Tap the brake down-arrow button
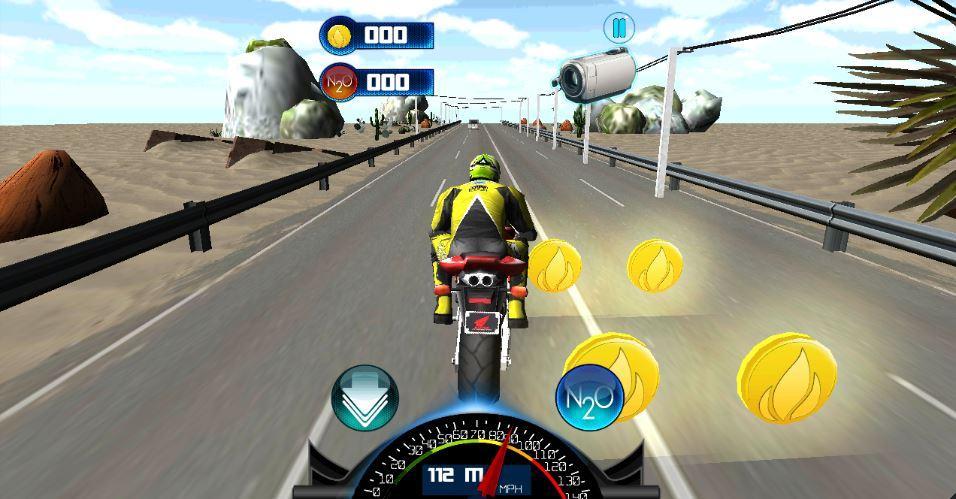Image resolution: width=956 pixels, height=499 pixels. click(365, 398)
